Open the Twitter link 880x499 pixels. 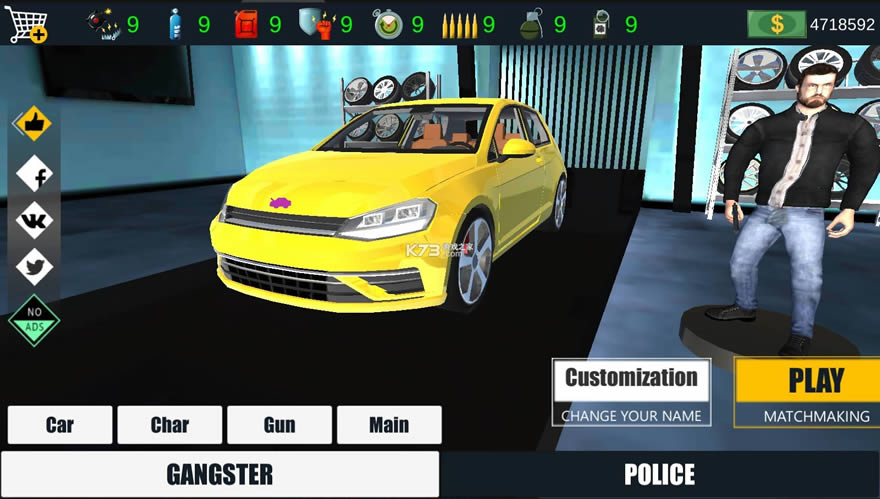(x=35, y=267)
